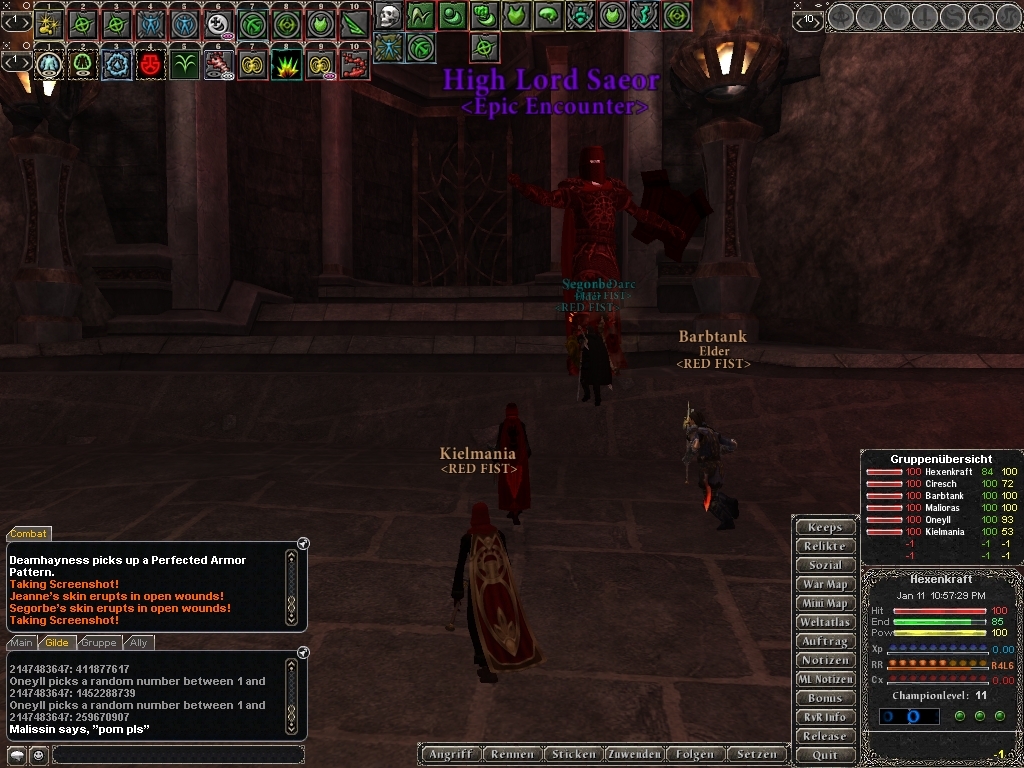Show the War Map
Image resolution: width=1024 pixels, height=768 pixels.
825,584
